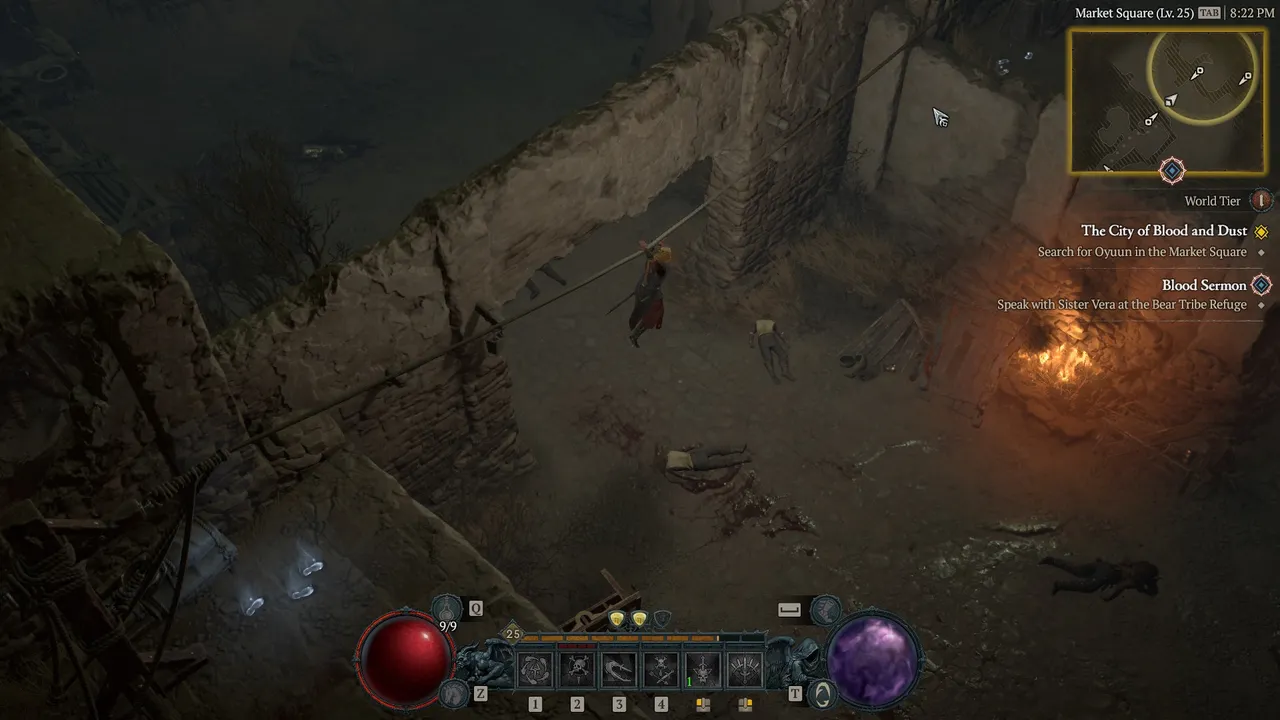Screen dimensions: 1280x720
Task: Activate the scythe skill in slot 3
Action: tap(619, 669)
